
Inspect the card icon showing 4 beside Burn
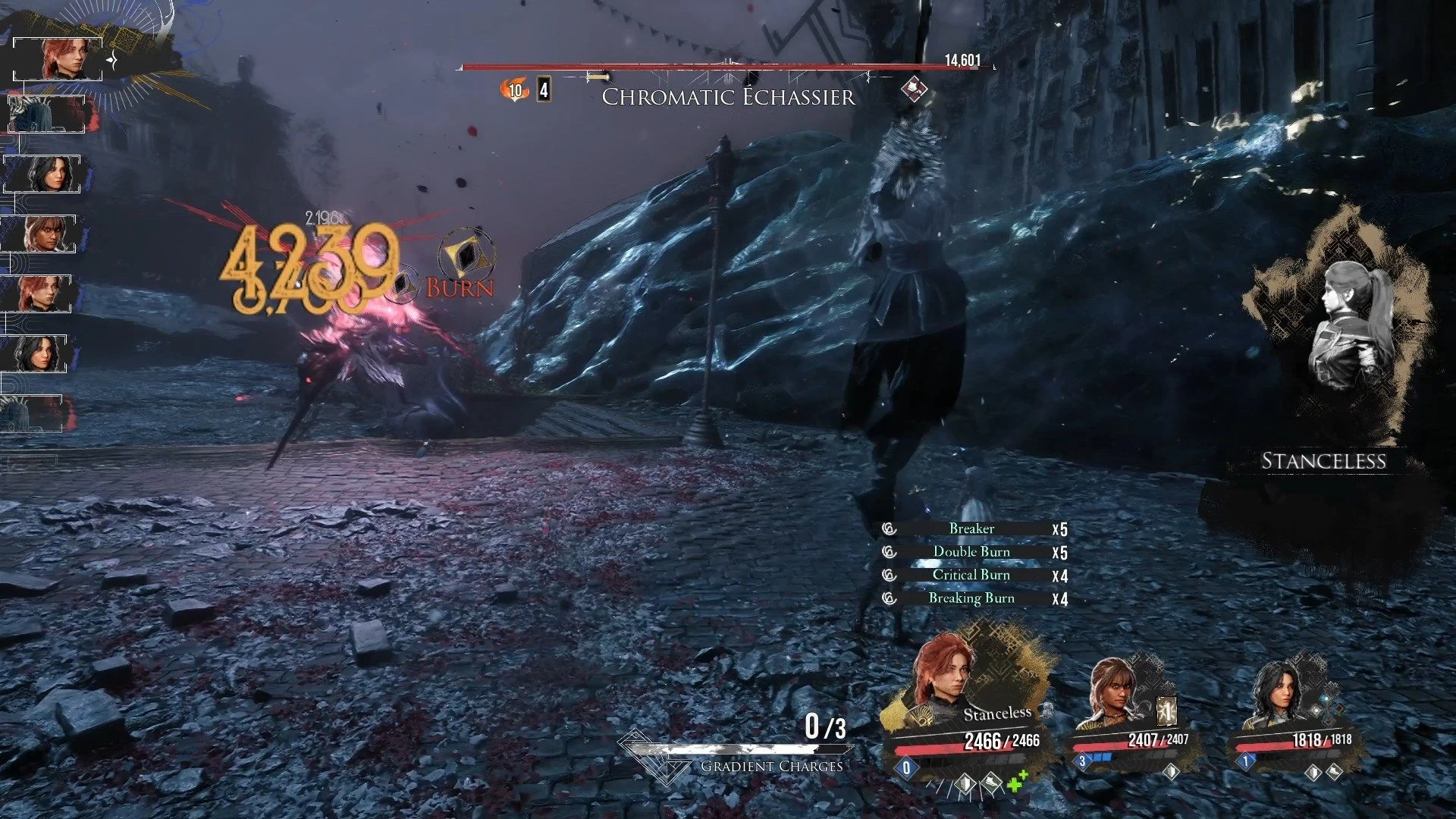(544, 90)
